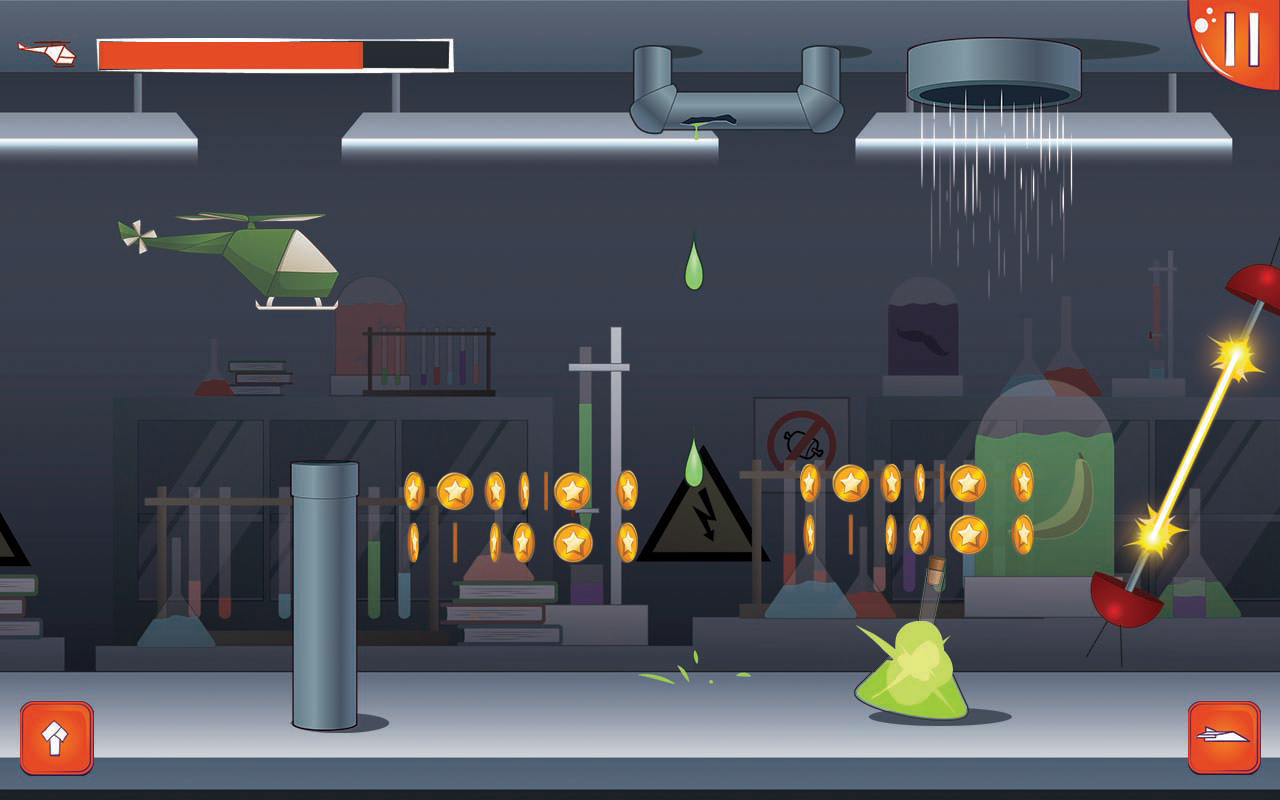Viewport: 1280px width, 800px height.
Task: Click the purple specimen jar on the shelf
Action: (x=925, y=330)
